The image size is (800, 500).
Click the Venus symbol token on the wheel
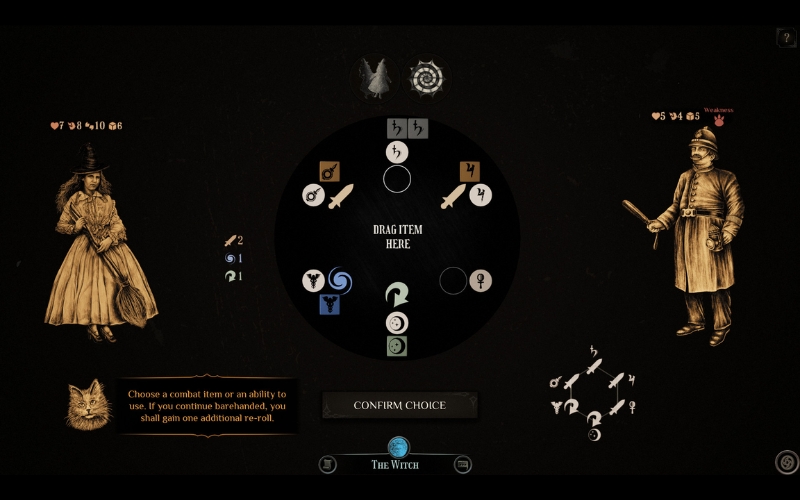tap(483, 279)
